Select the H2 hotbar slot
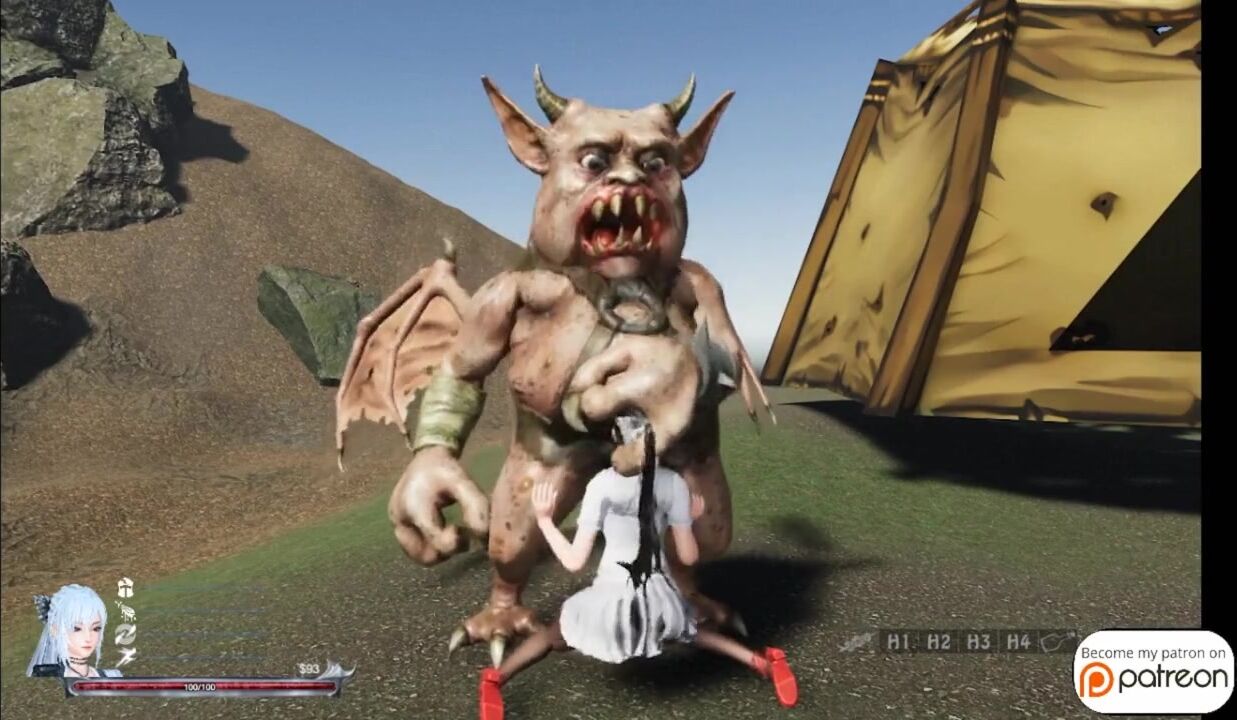The width and height of the screenshot is (1237, 720). click(x=937, y=643)
